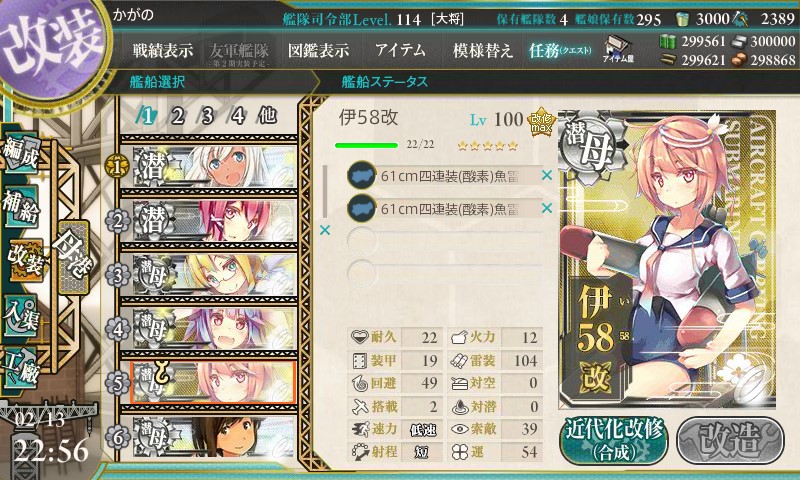Open the 戦績表示 records menu
The width and height of the screenshot is (800, 480).
165,50
